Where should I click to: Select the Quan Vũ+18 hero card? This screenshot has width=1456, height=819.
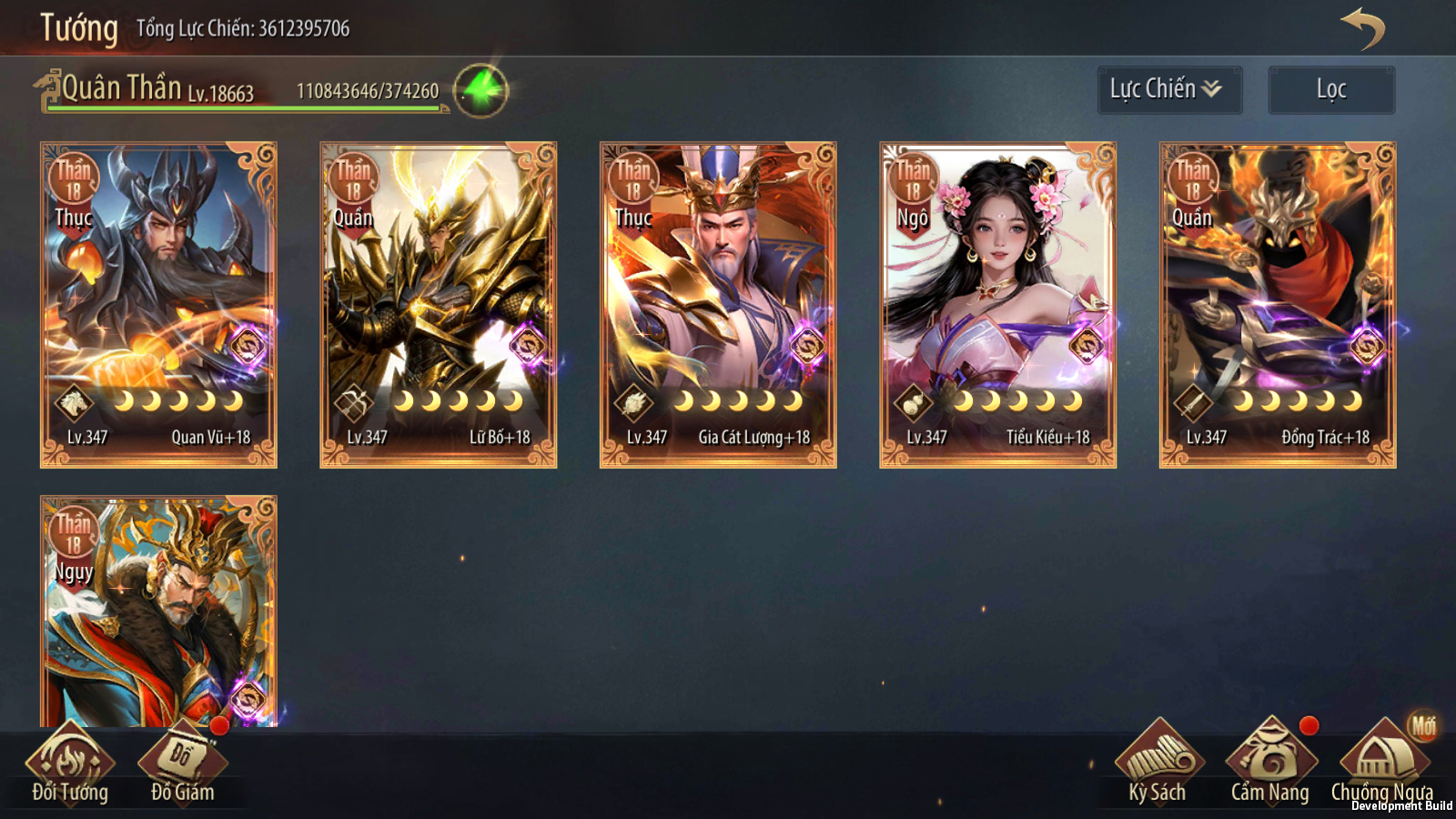158,305
